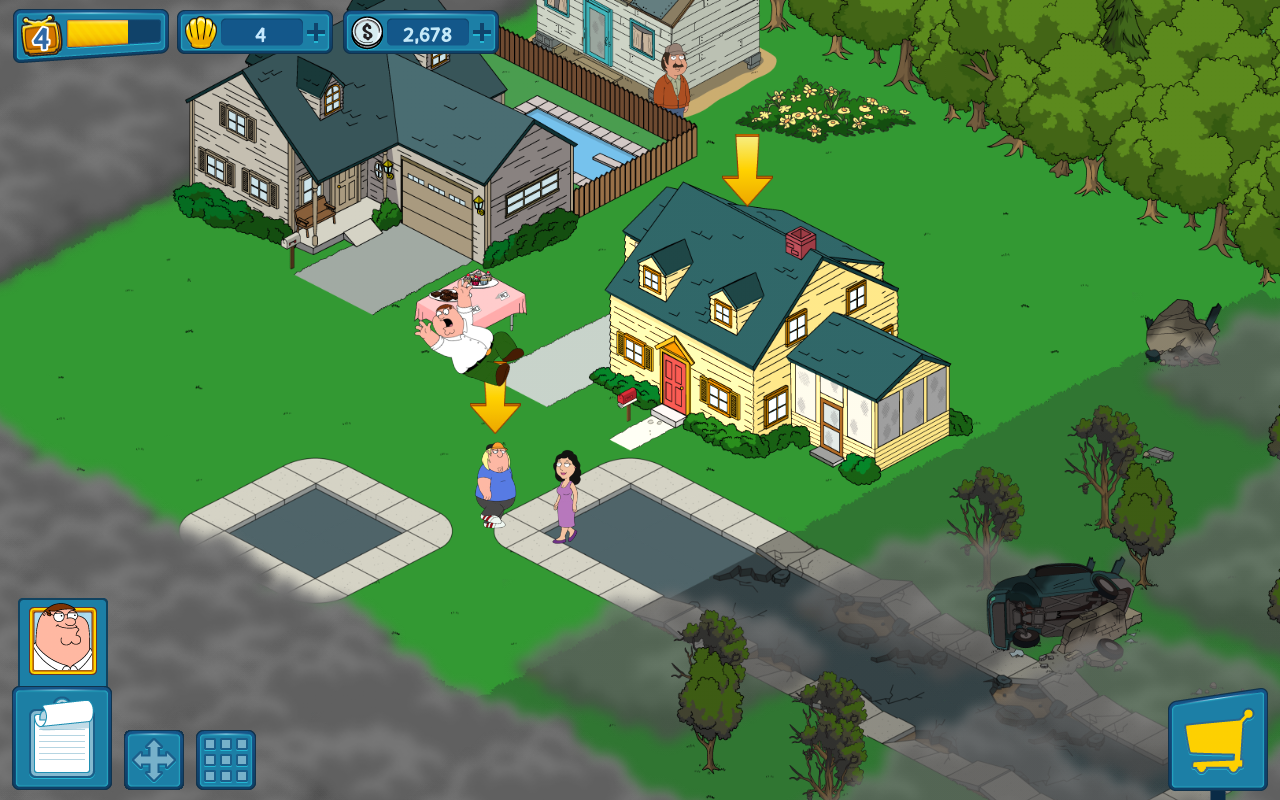Viewport: 1280px width, 800px height.
Task: Activate the move arrows edit mode
Action: tap(154, 760)
